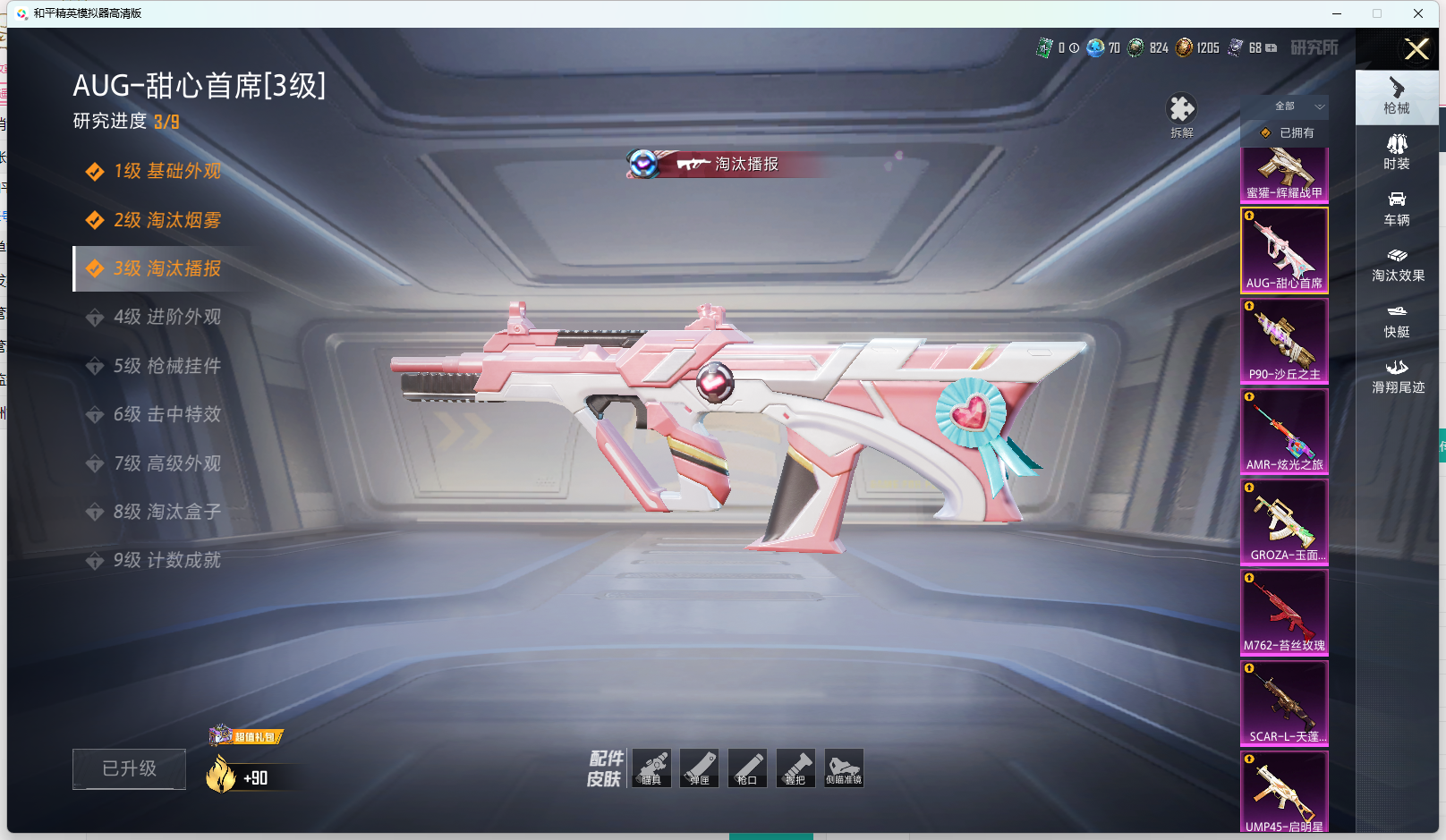Click the 已升级 button
Image resolution: width=1446 pixels, height=840 pixels.
click(129, 769)
